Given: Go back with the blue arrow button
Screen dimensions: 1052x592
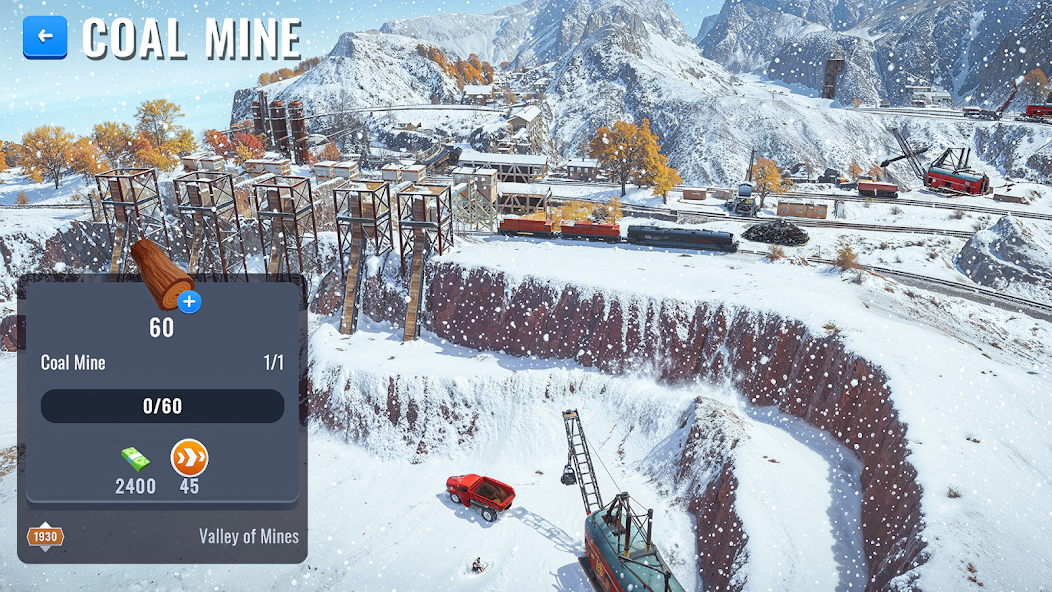Looking at the screenshot, I should [x=45, y=37].
